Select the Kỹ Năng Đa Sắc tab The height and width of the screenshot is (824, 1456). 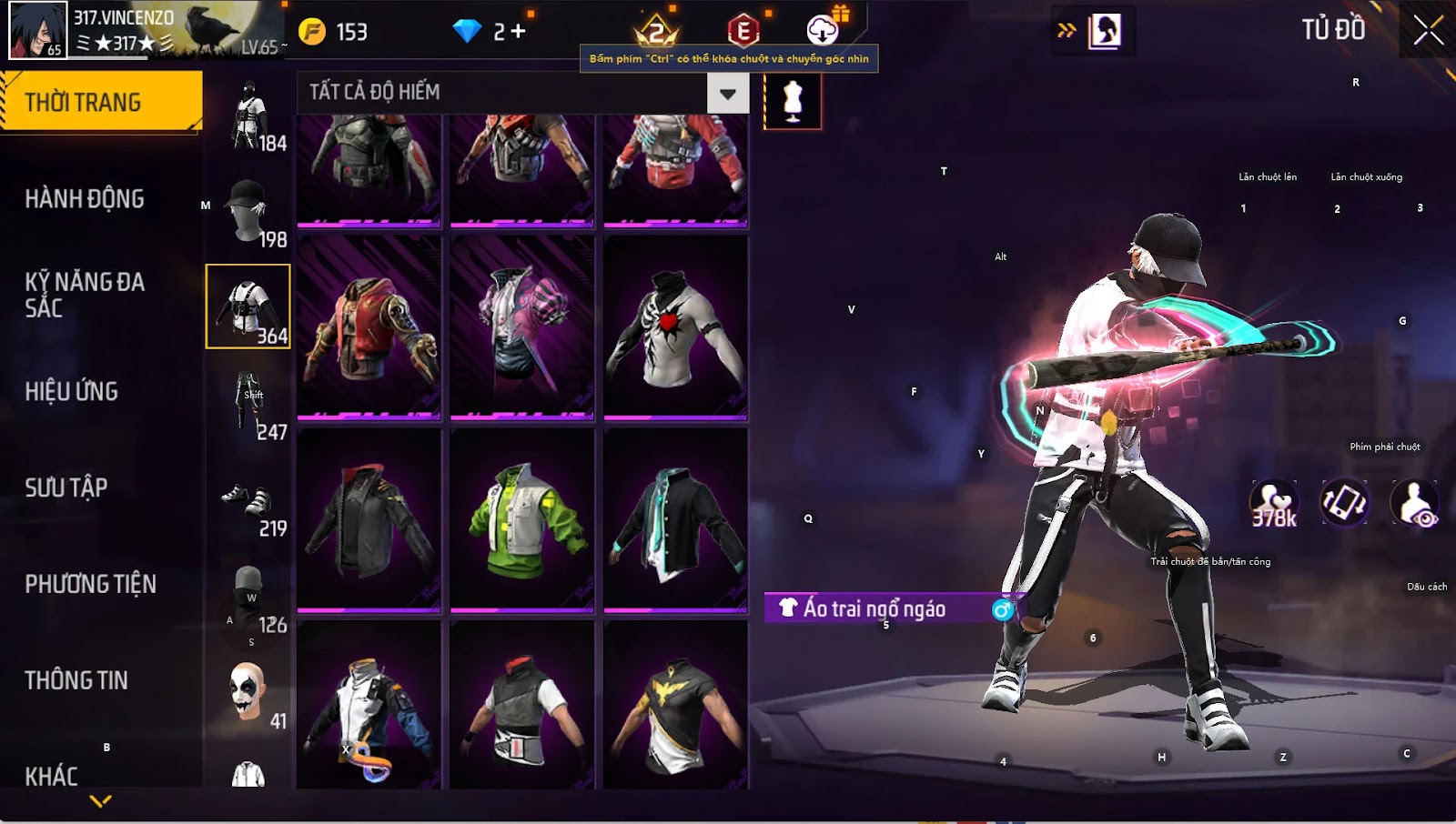pos(85,295)
